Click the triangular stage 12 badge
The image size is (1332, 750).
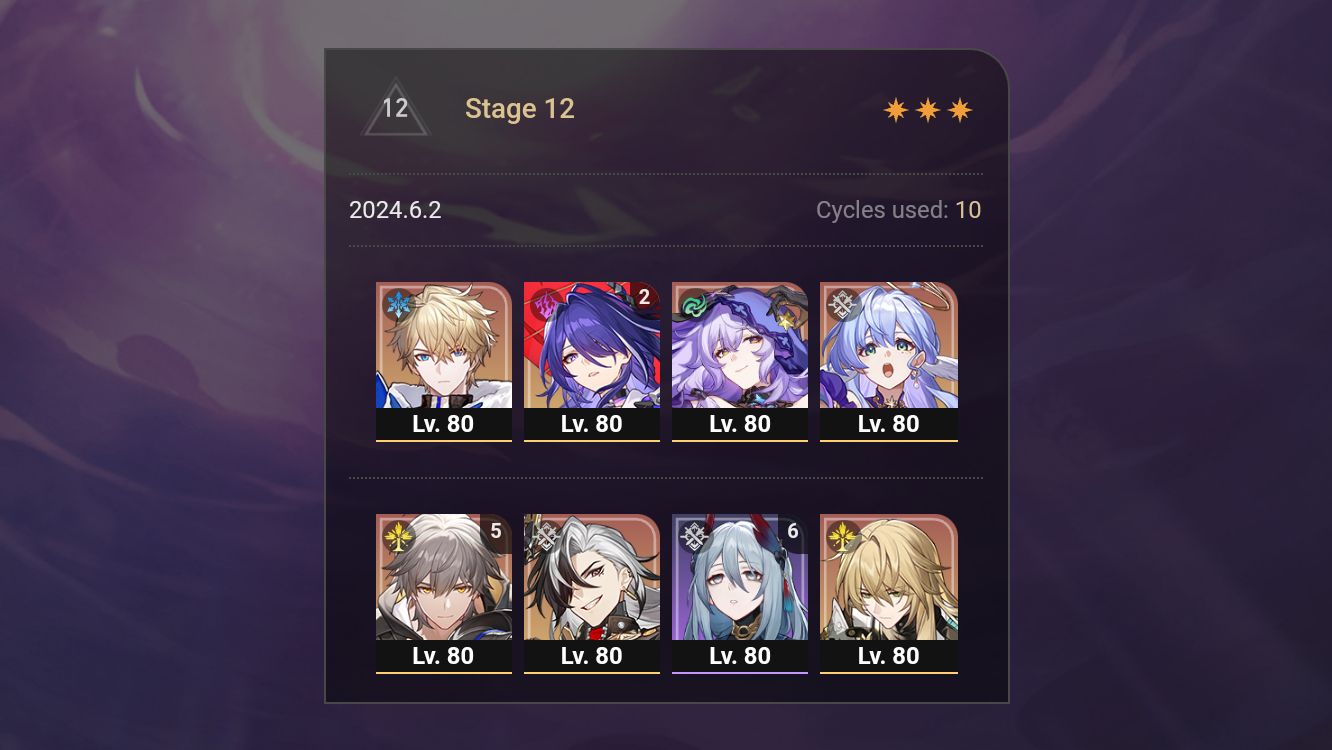(396, 108)
